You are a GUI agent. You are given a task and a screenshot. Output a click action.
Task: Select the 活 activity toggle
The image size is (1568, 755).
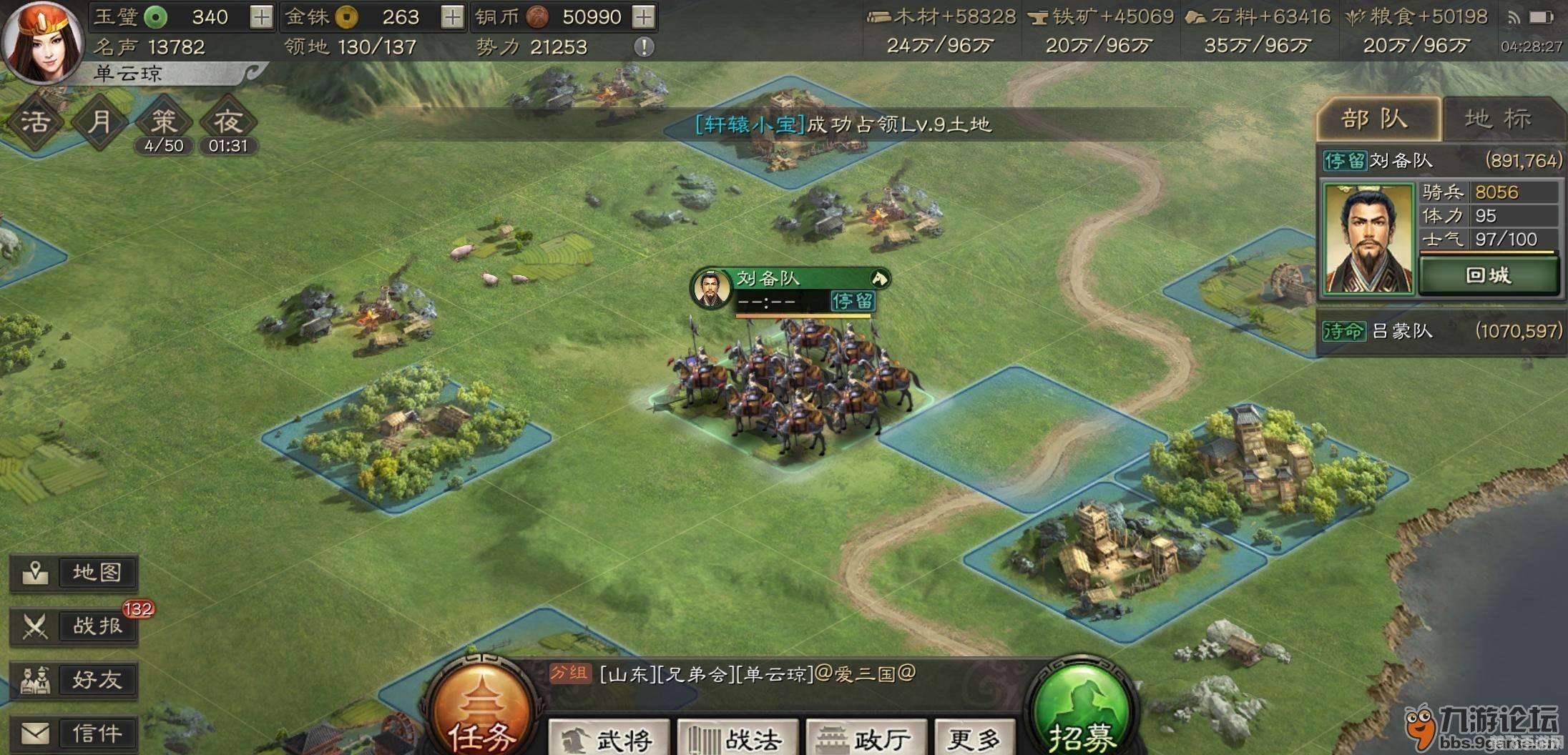[x=34, y=120]
